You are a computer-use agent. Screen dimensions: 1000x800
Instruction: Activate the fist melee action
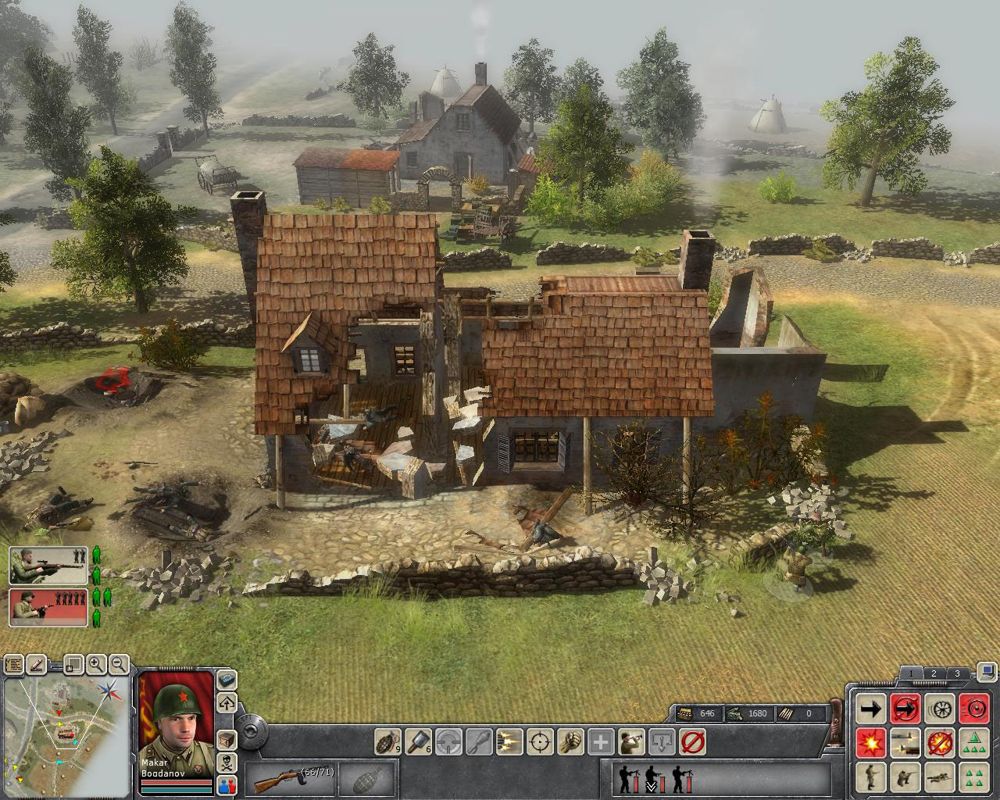571,742
